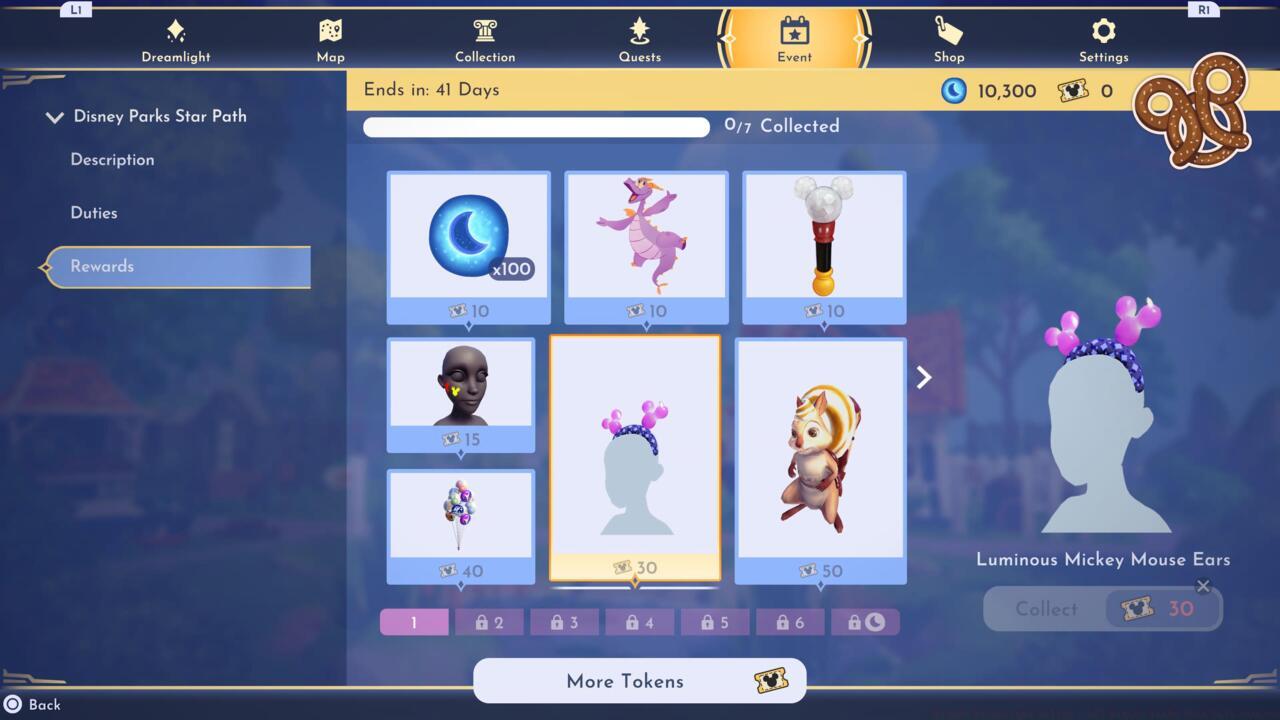The width and height of the screenshot is (1280, 720).
Task: Click the More Tokens button
Action: click(x=639, y=681)
